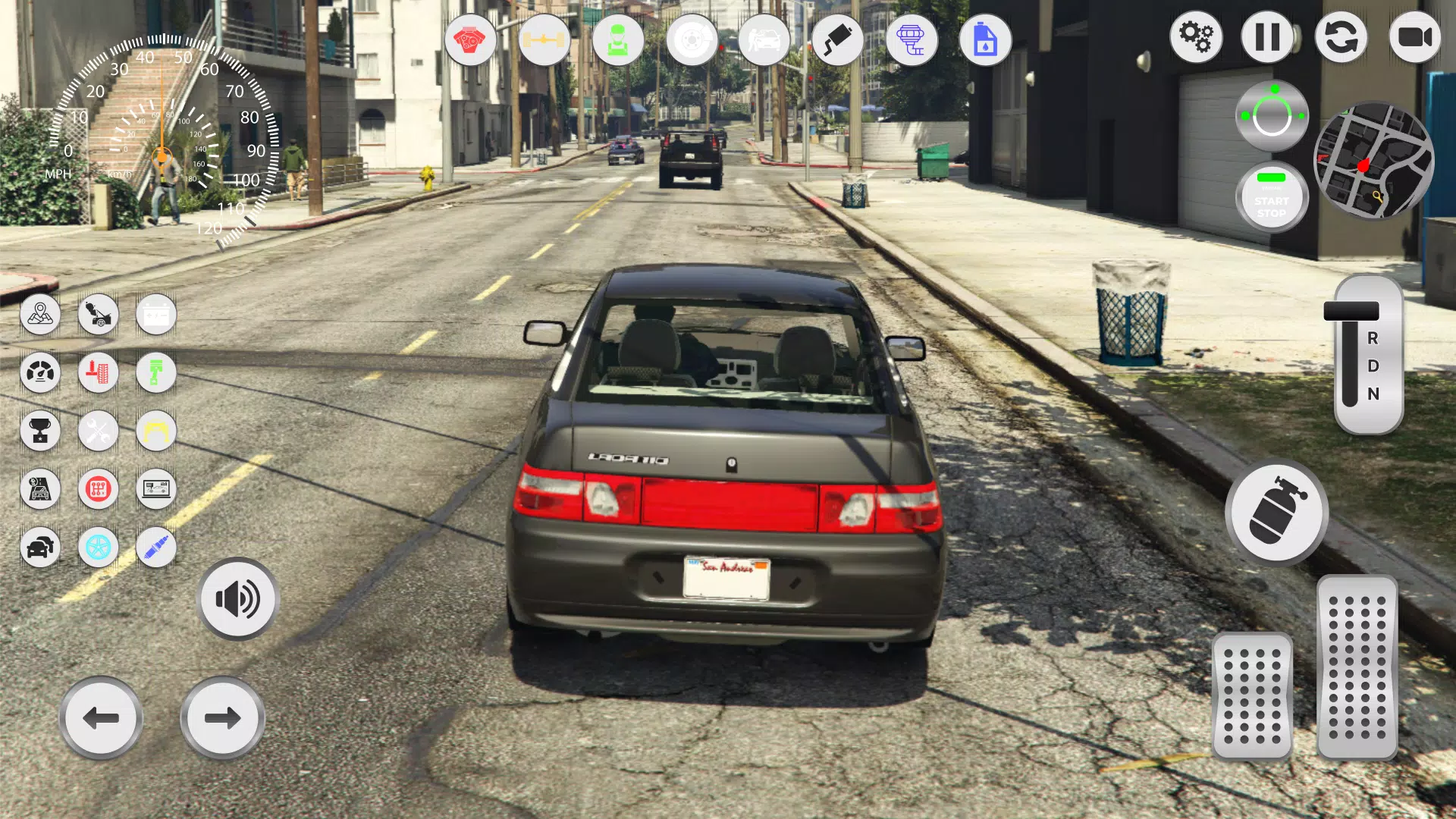
Task: Open the oil canister fuel menu
Action: (985, 40)
